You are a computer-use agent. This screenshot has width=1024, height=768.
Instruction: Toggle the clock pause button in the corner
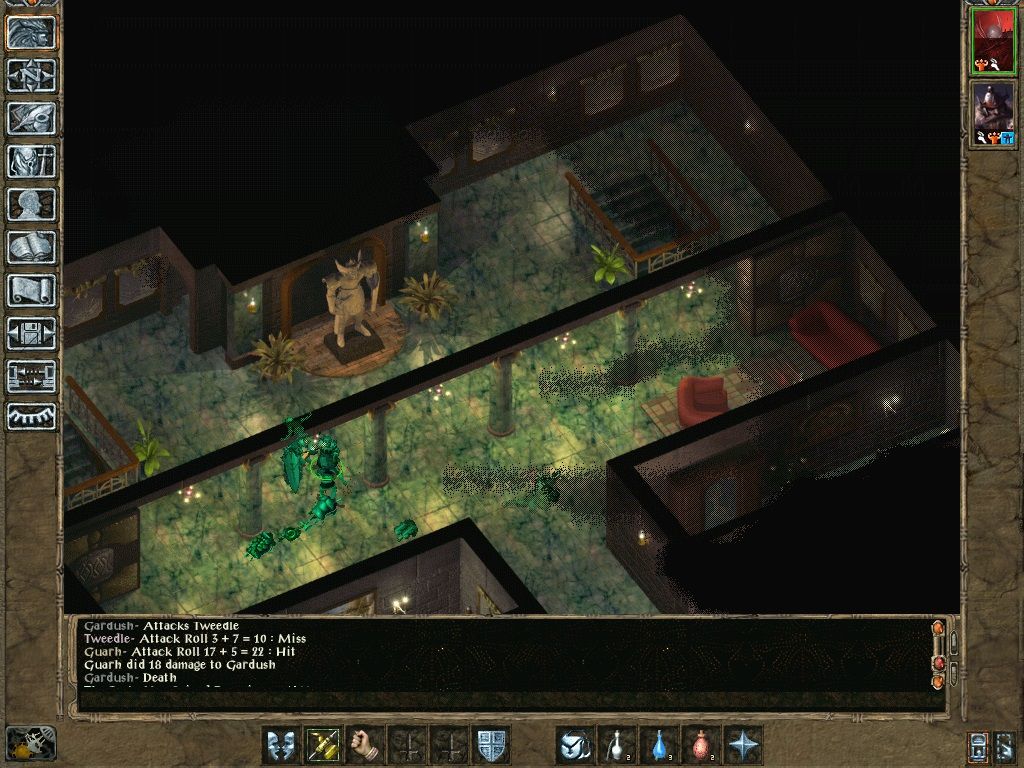click(30, 744)
